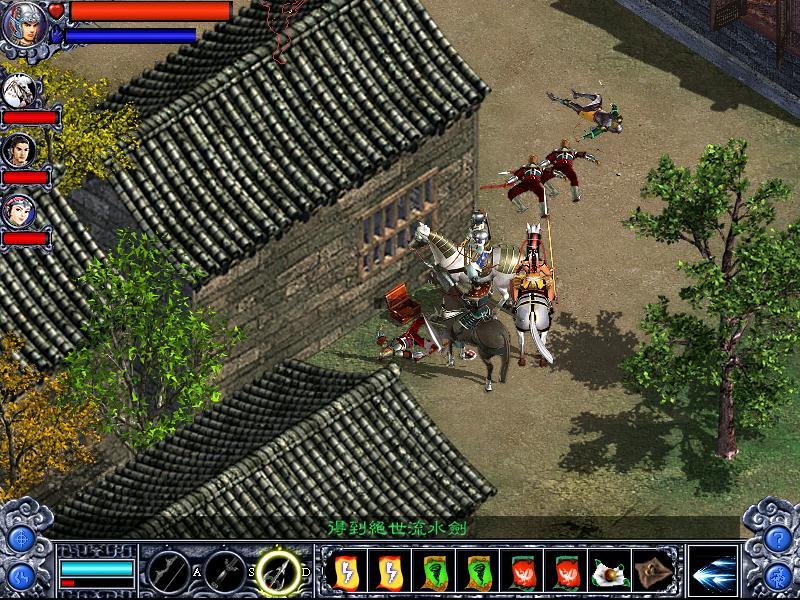Click the blue swirl button at bottom-left
This screenshot has height=600, width=800.
21,576
